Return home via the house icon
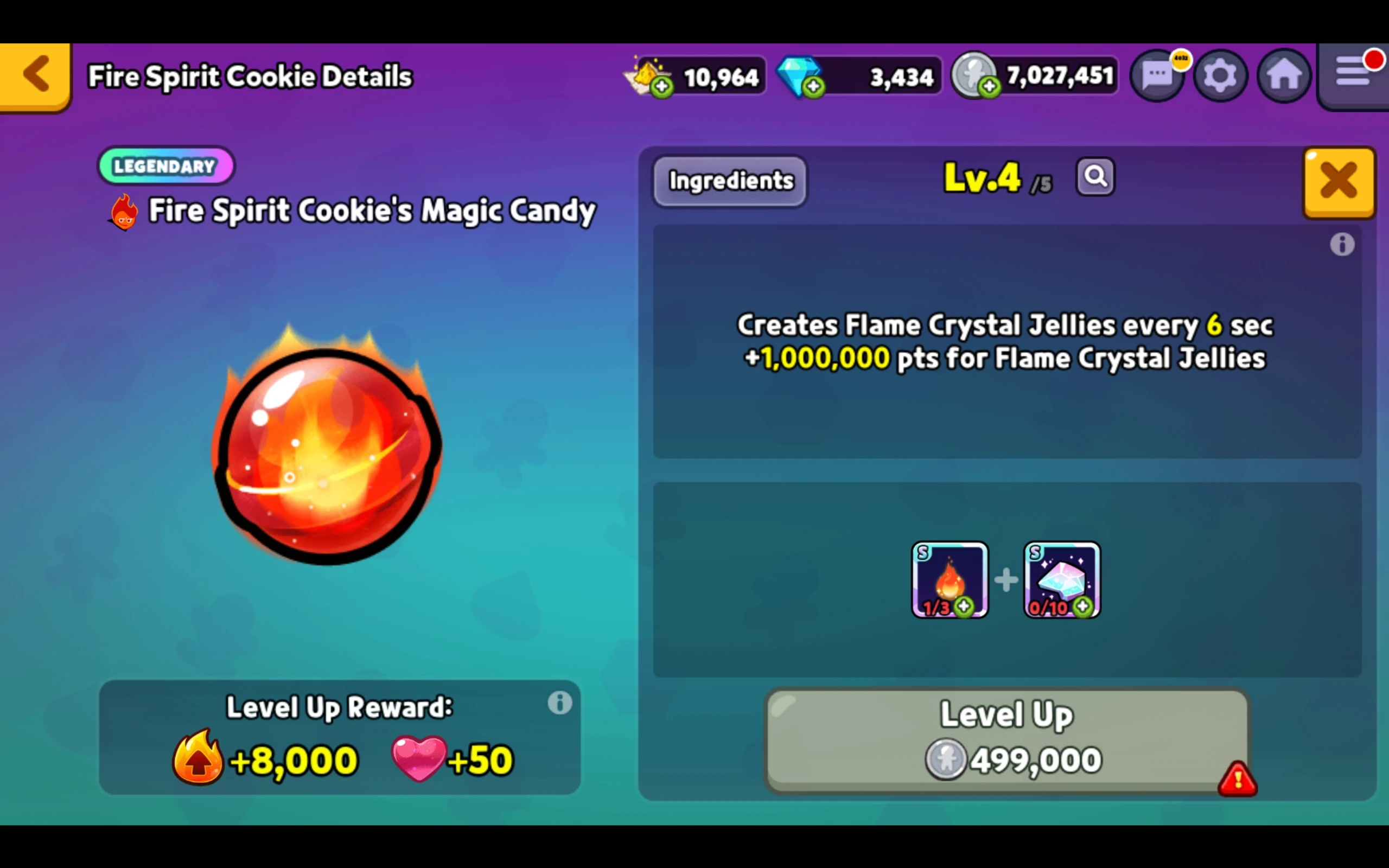 click(1283, 75)
